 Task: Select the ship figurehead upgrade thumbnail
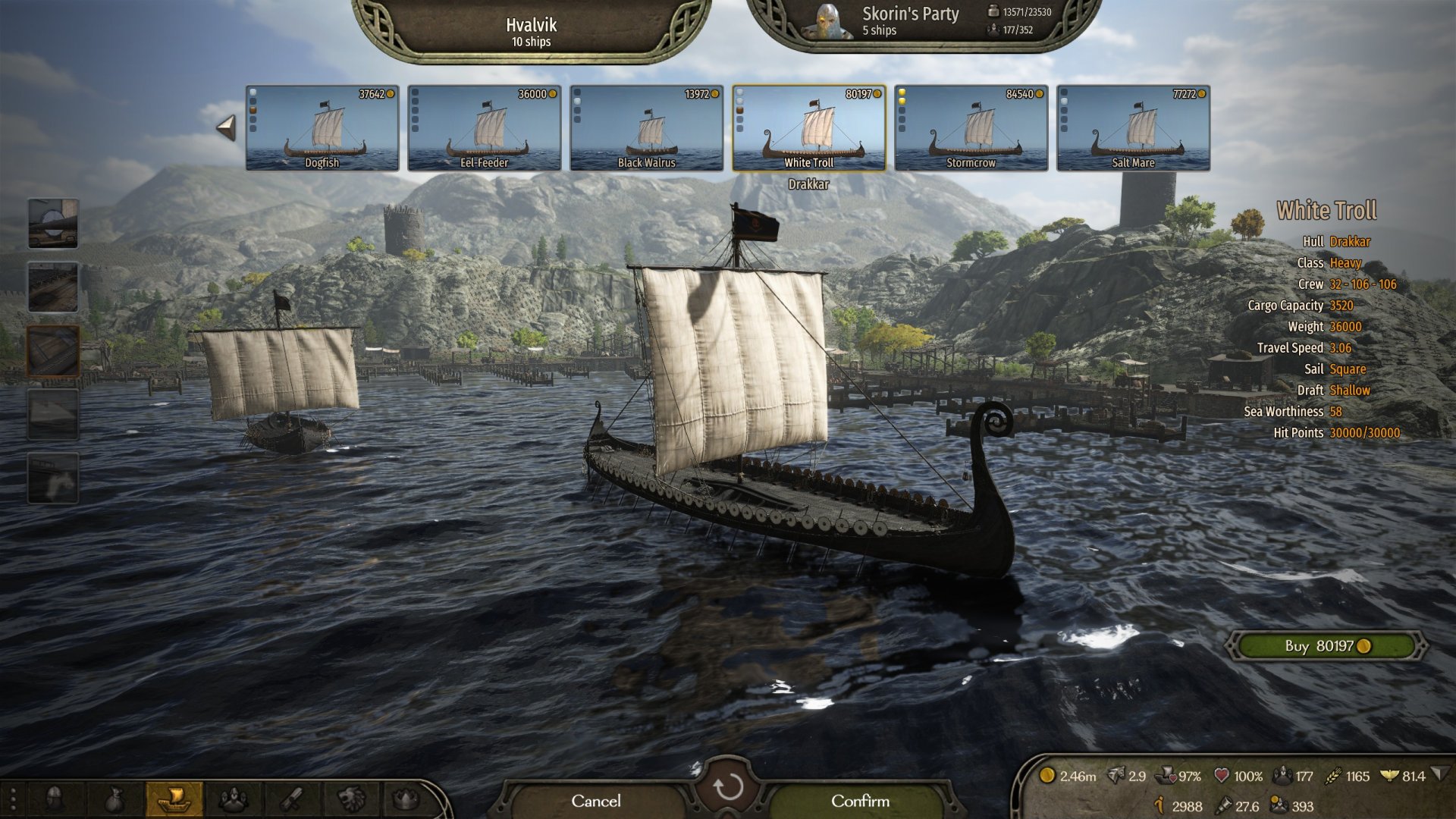click(x=53, y=479)
